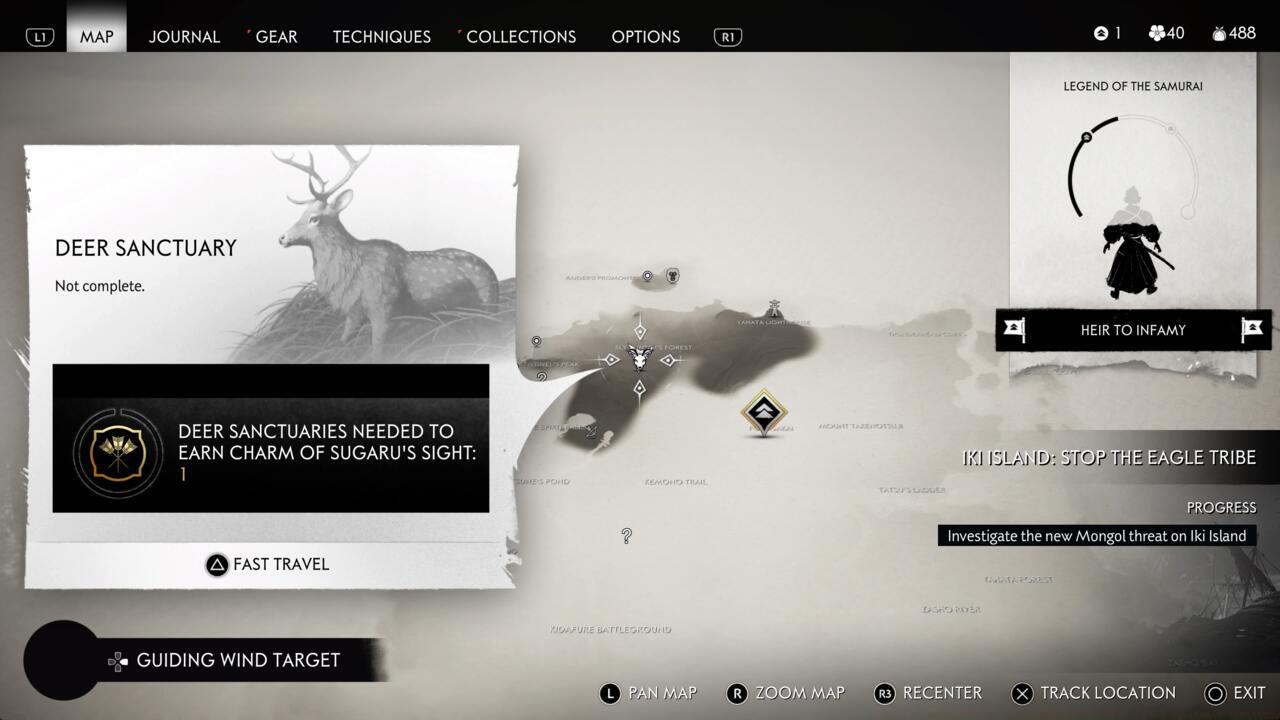Click the Map tab
This screenshot has height=720, width=1280.
click(97, 36)
